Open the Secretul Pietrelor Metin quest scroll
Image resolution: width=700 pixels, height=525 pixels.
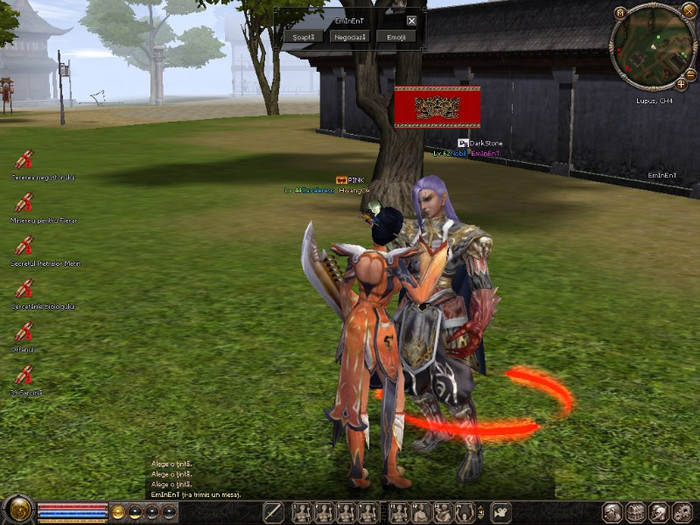[x=24, y=245]
